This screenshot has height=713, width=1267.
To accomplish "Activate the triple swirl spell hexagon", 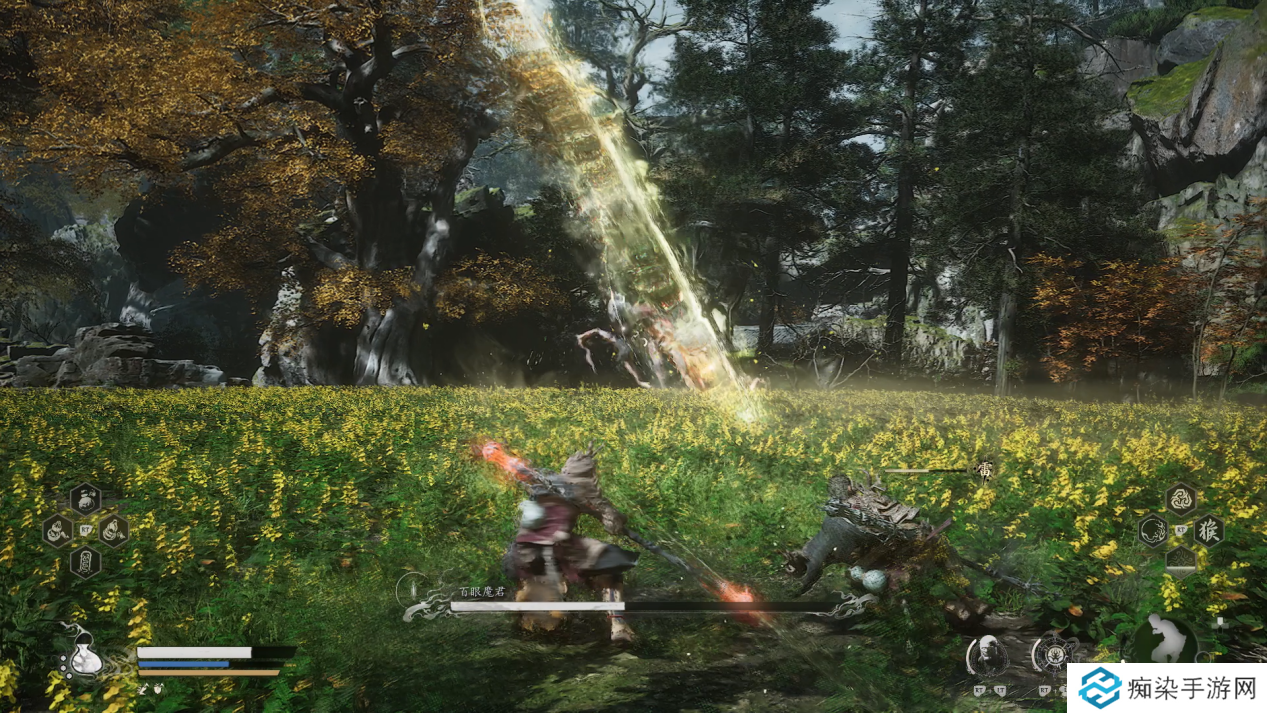I will [1181, 498].
